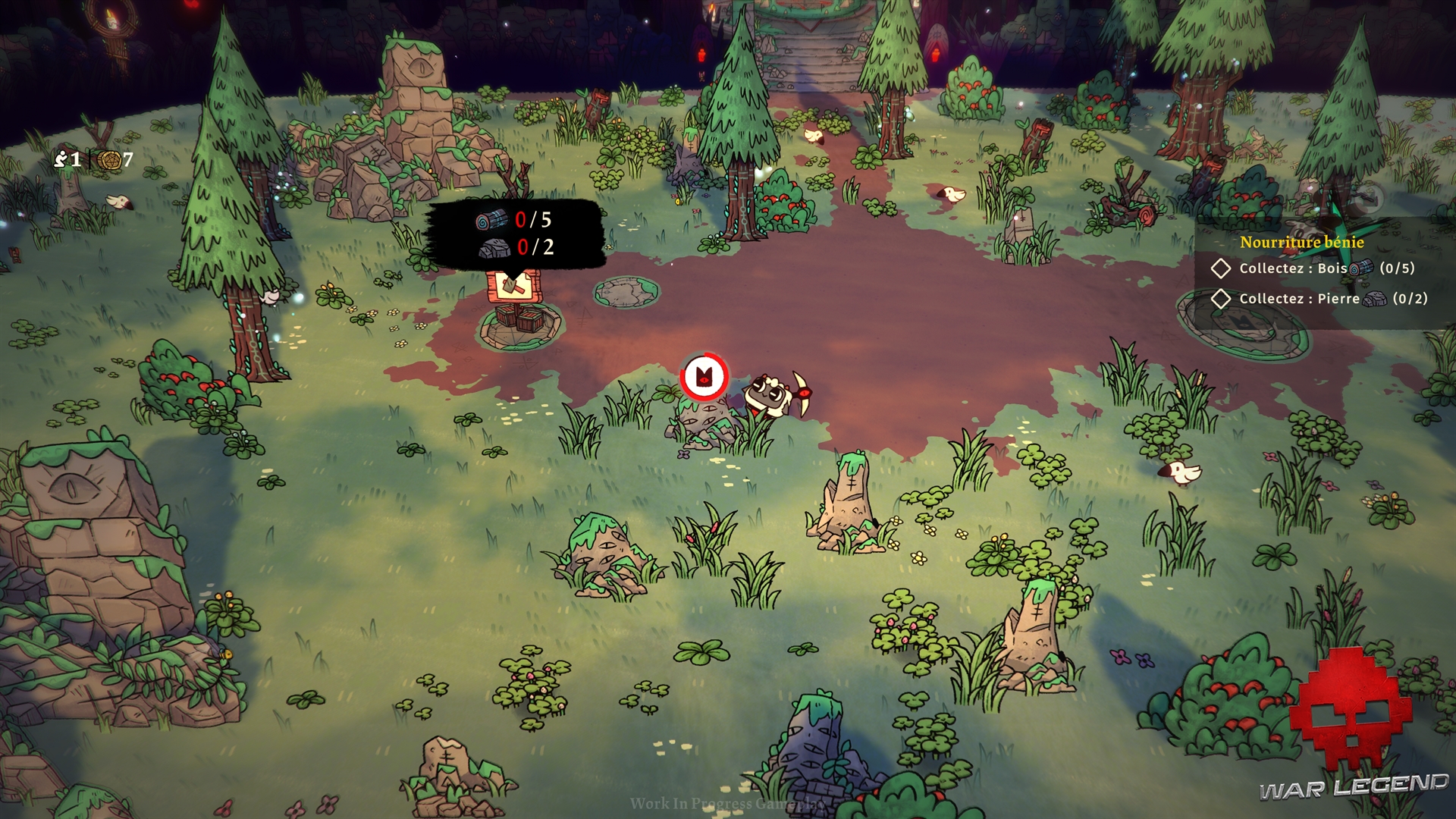
Task: Click the follower count icon
Action: point(61,158)
